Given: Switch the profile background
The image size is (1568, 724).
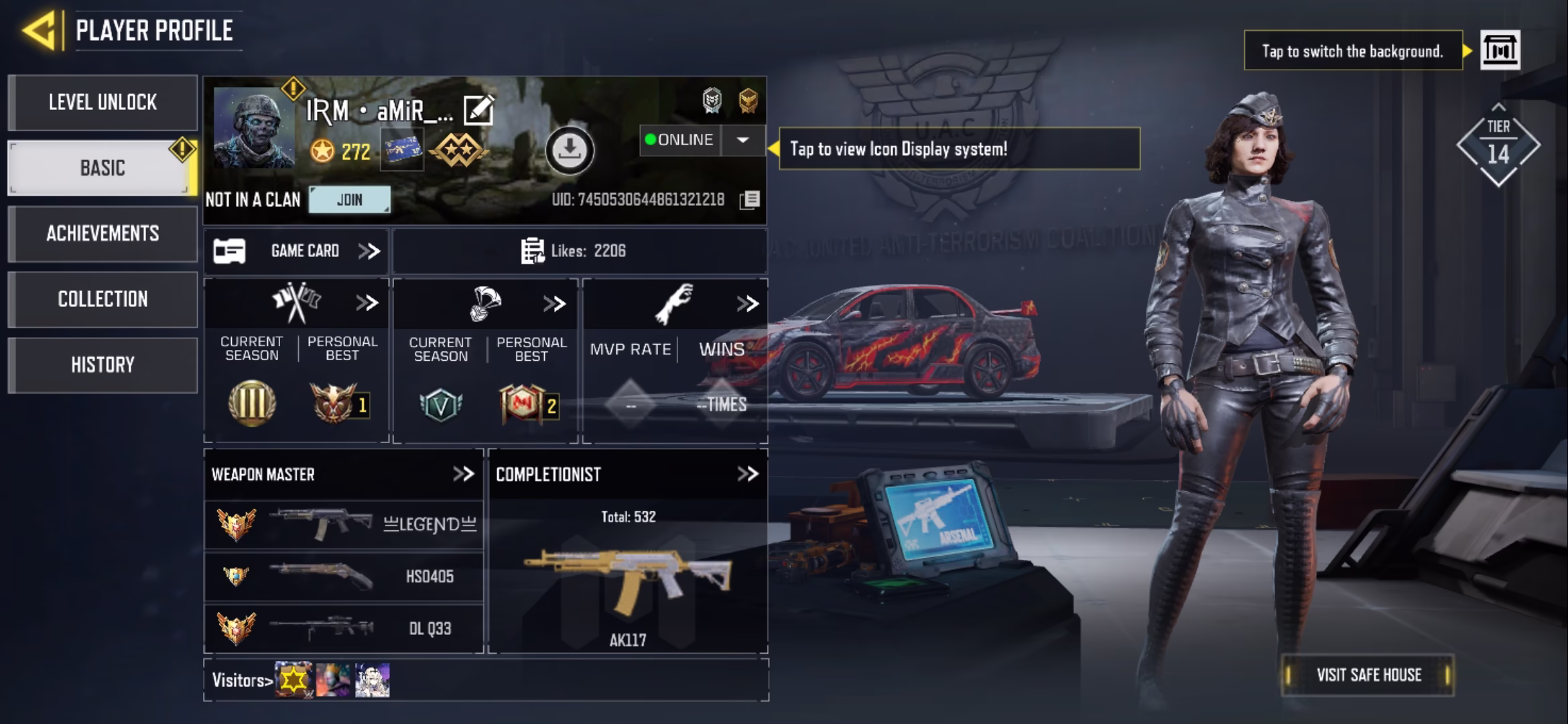Looking at the screenshot, I should [1500, 50].
